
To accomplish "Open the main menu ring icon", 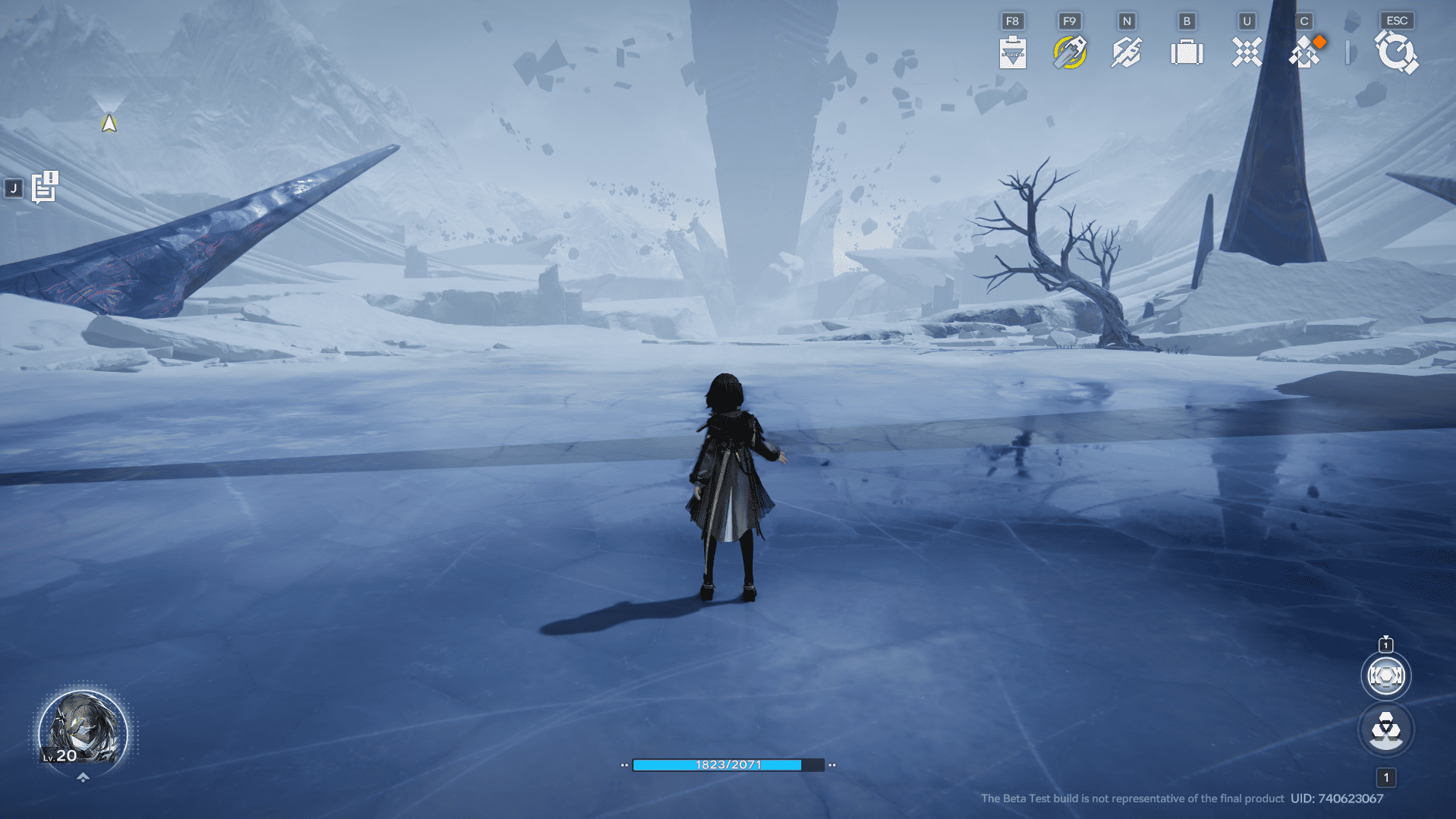I will pyautogui.click(x=1396, y=52).
